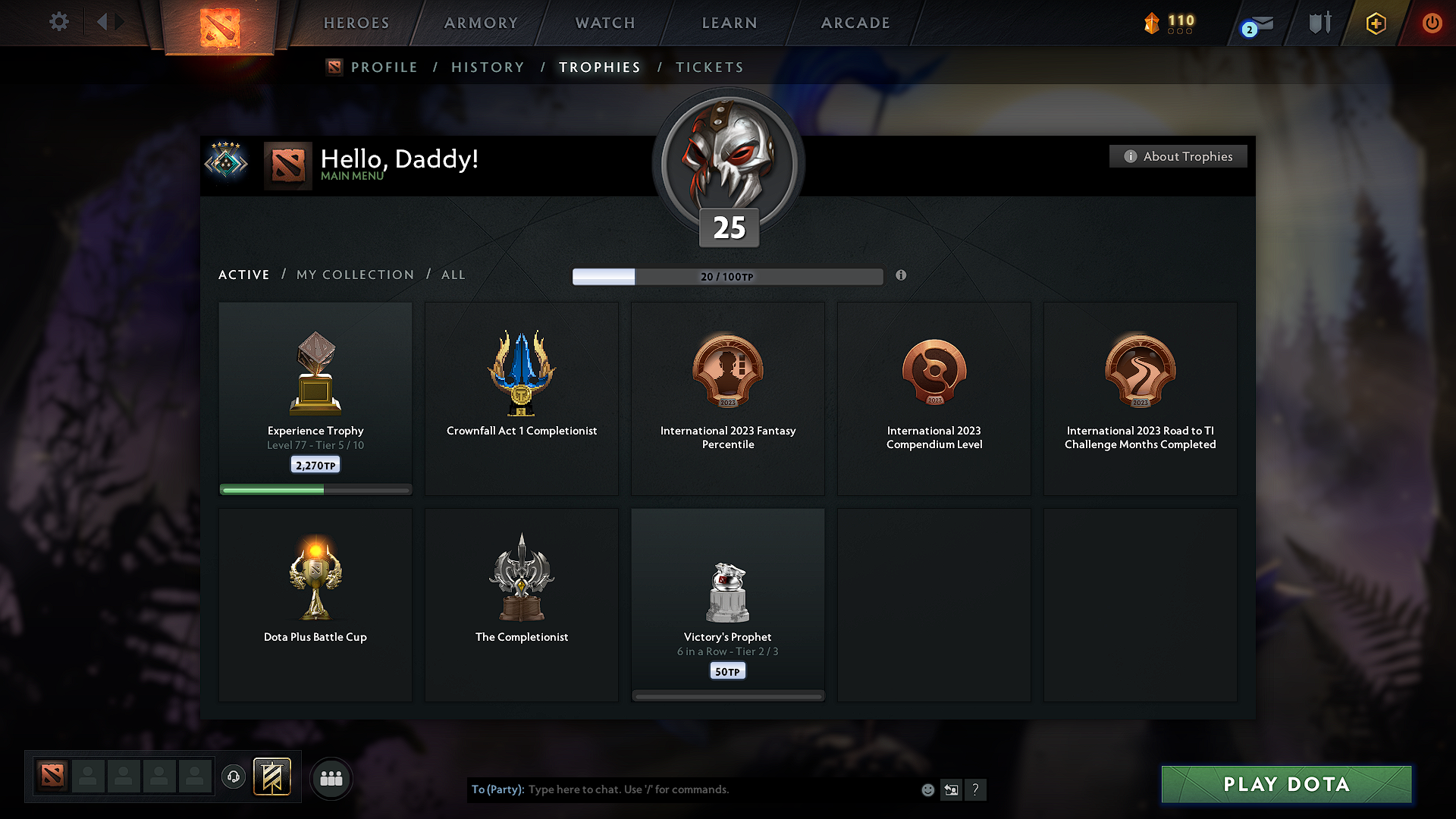Toggle voice chat headset icon
Viewport: 1456px width, 819px height.
tap(233, 777)
